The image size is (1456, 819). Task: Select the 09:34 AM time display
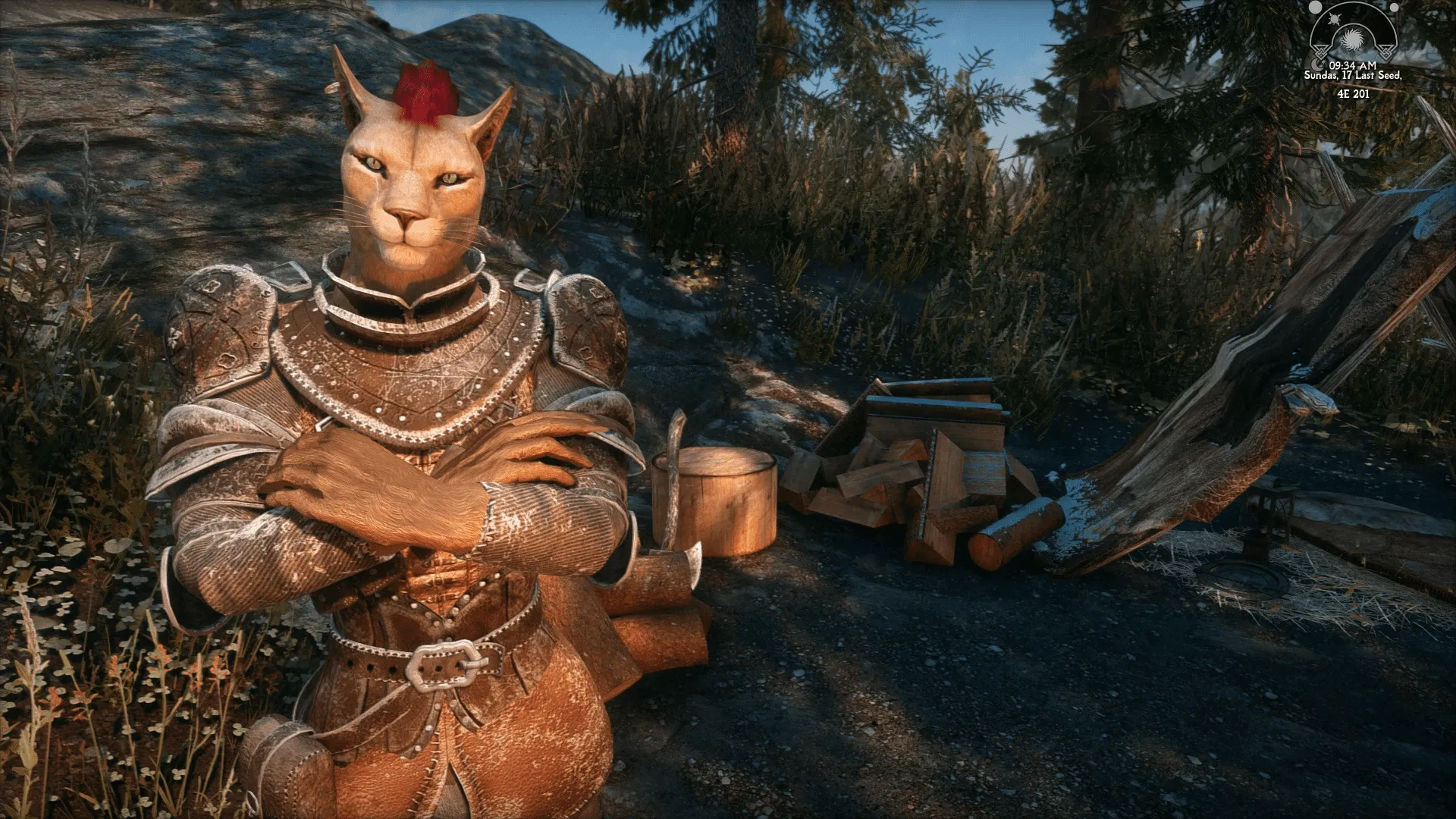click(1353, 65)
